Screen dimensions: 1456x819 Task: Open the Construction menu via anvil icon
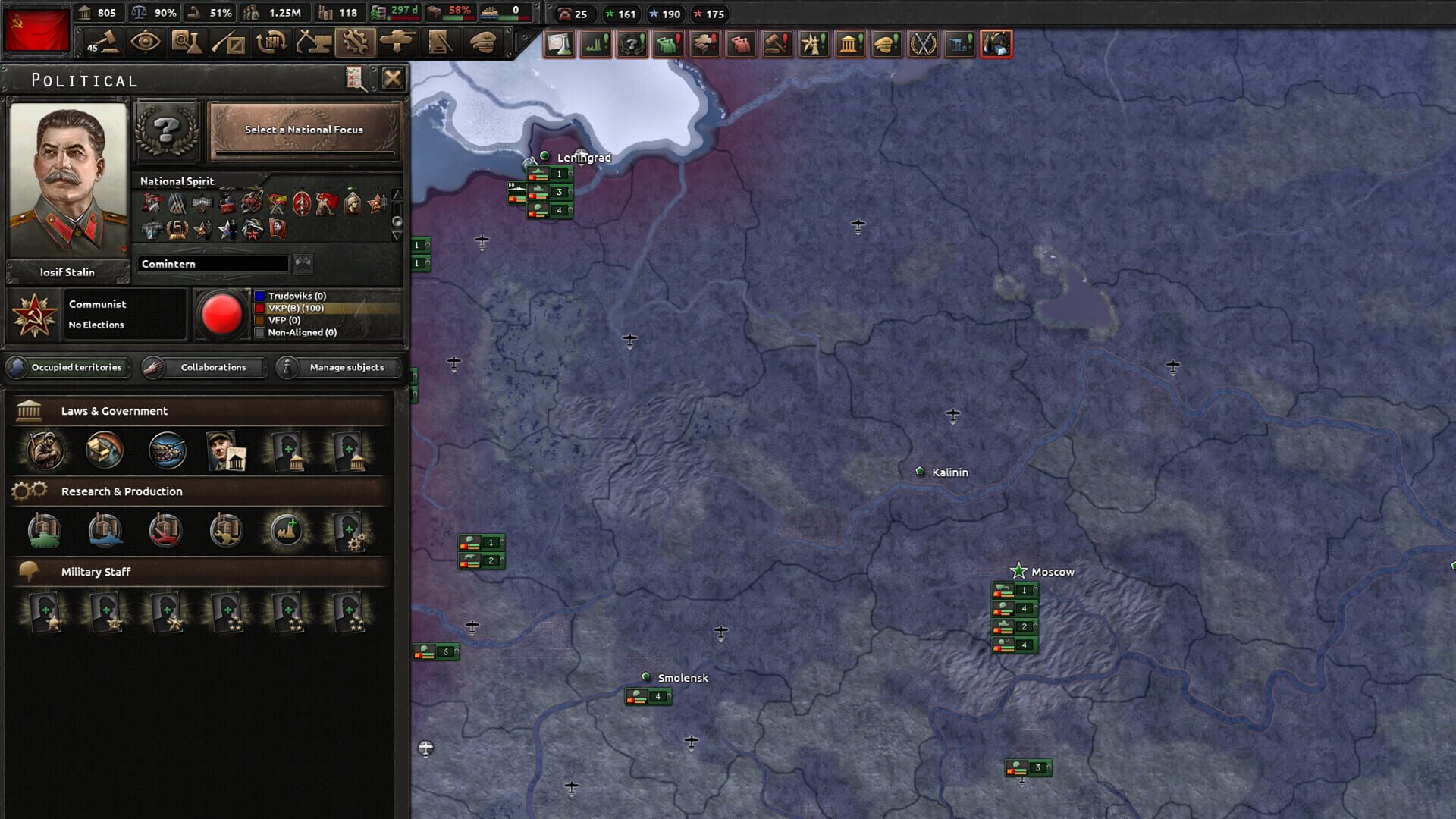[312, 43]
